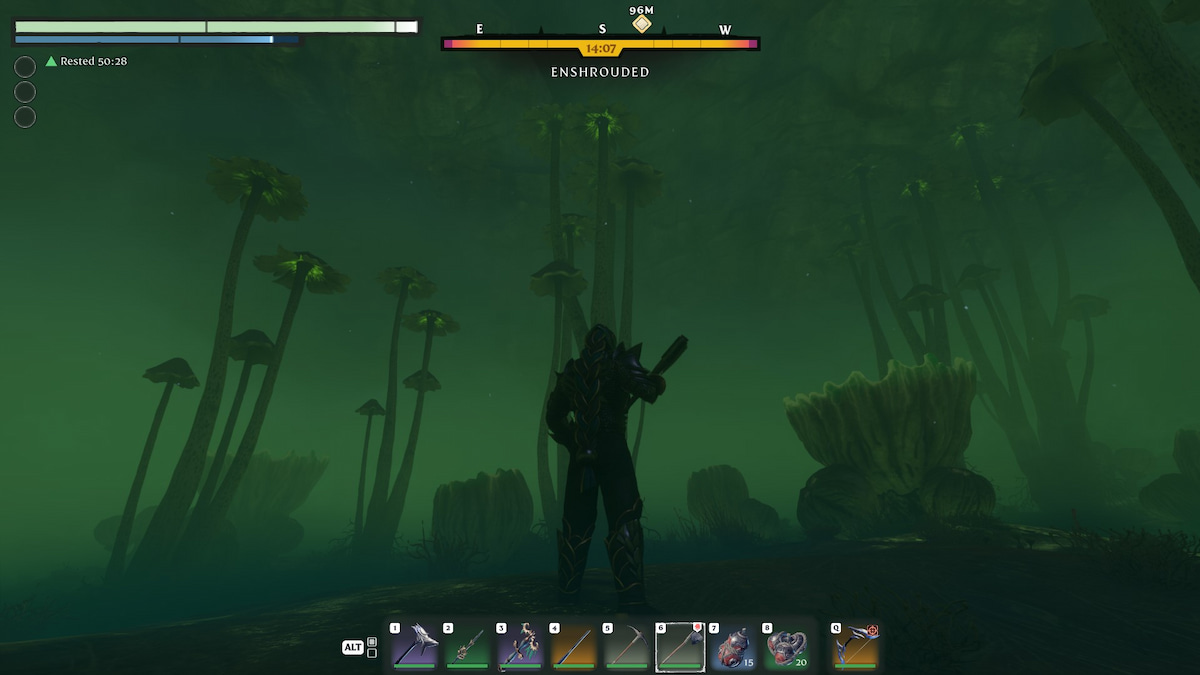Click the 96M compass waypoint marker
This screenshot has height=675, width=1200.
click(x=641, y=23)
